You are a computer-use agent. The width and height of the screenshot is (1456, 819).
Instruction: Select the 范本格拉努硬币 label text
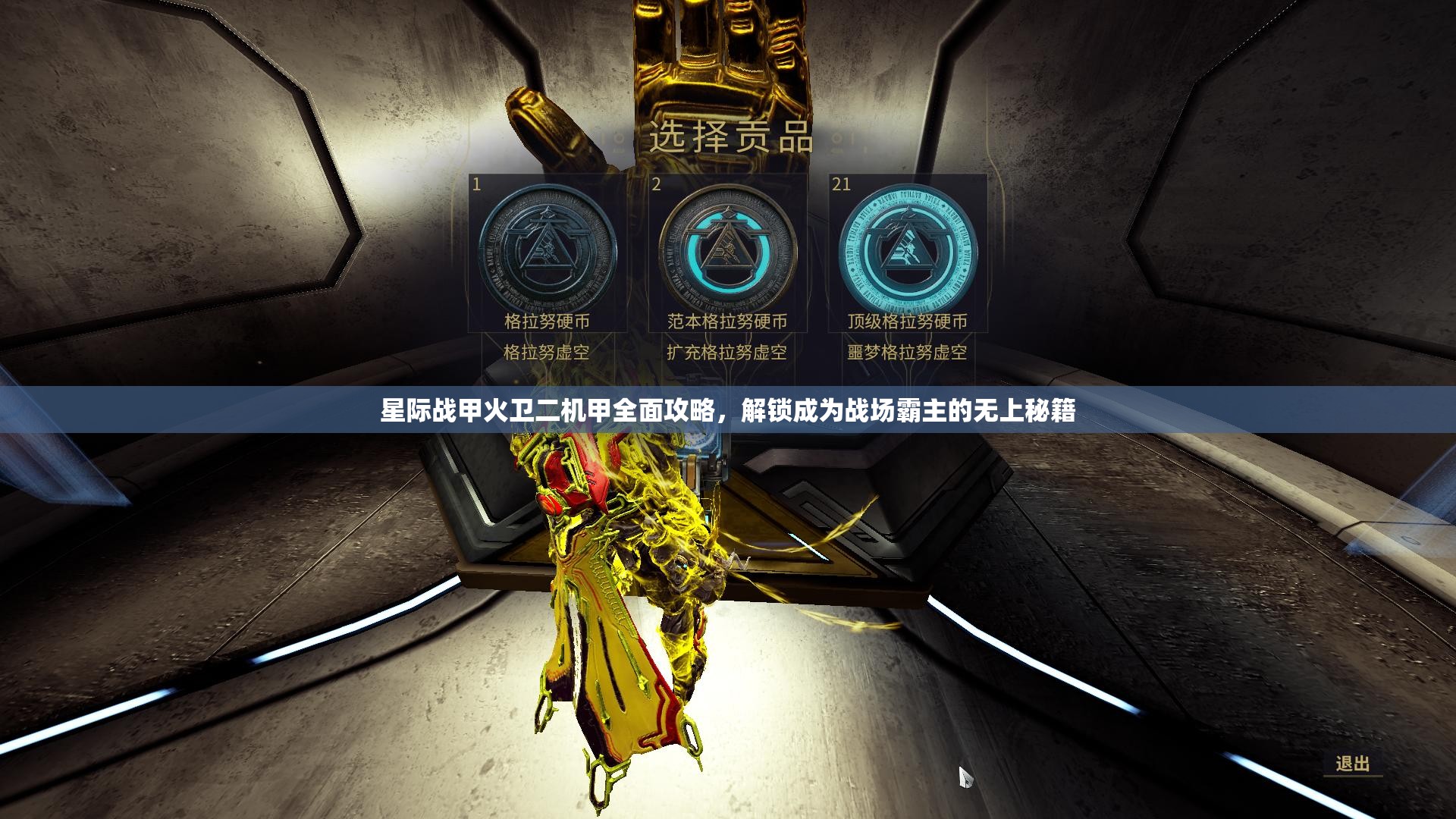click(730, 322)
